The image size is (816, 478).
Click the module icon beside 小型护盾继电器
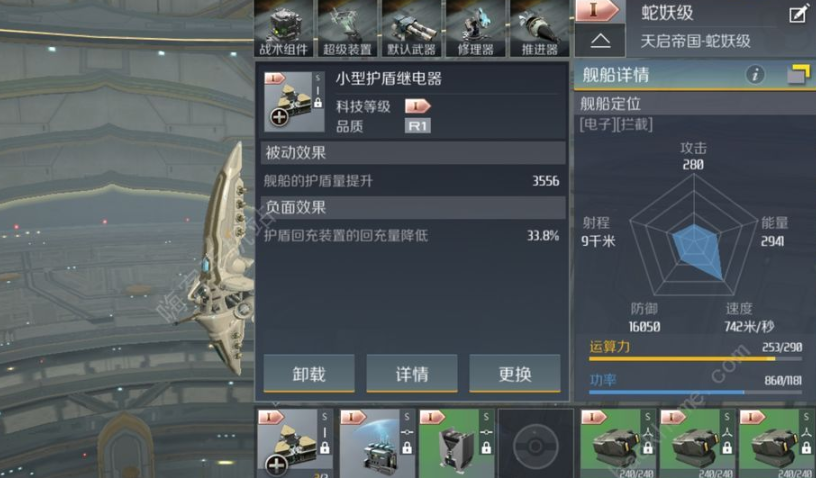(294, 101)
